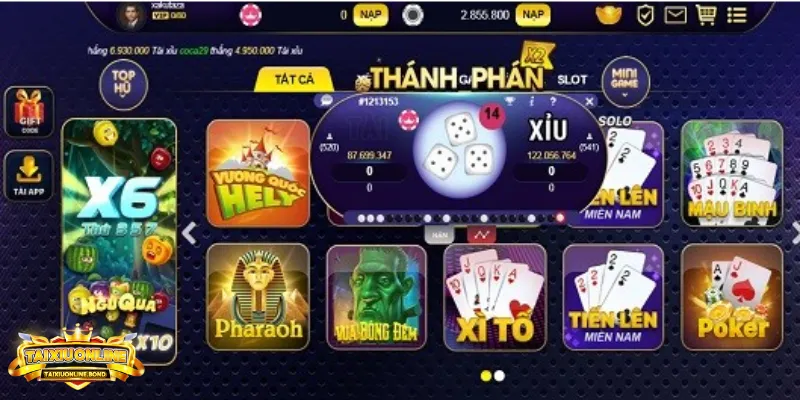Close the Tài Xỉu dice popup

click(x=589, y=101)
